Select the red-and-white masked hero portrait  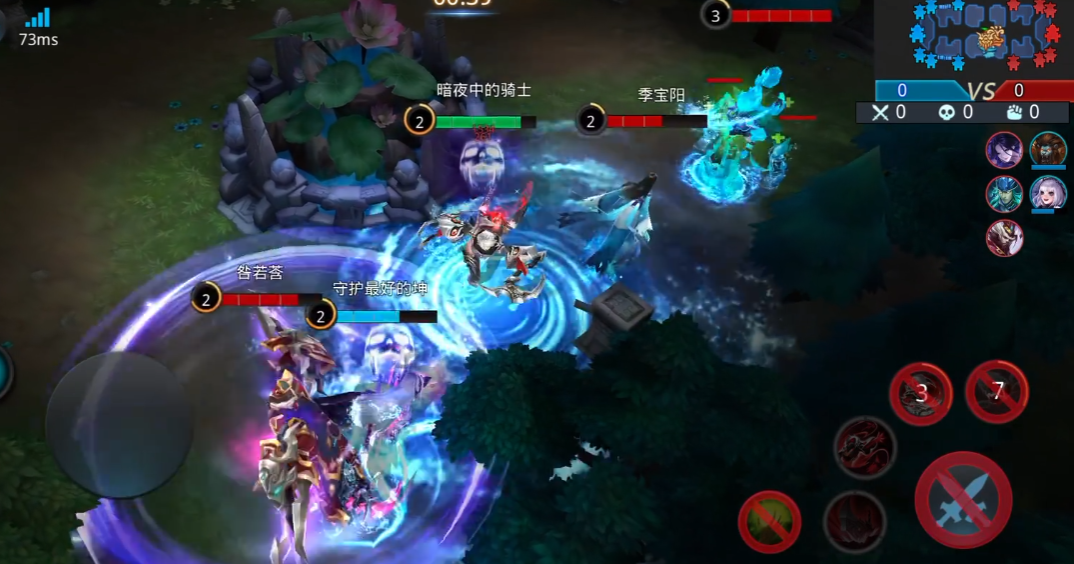1004,238
